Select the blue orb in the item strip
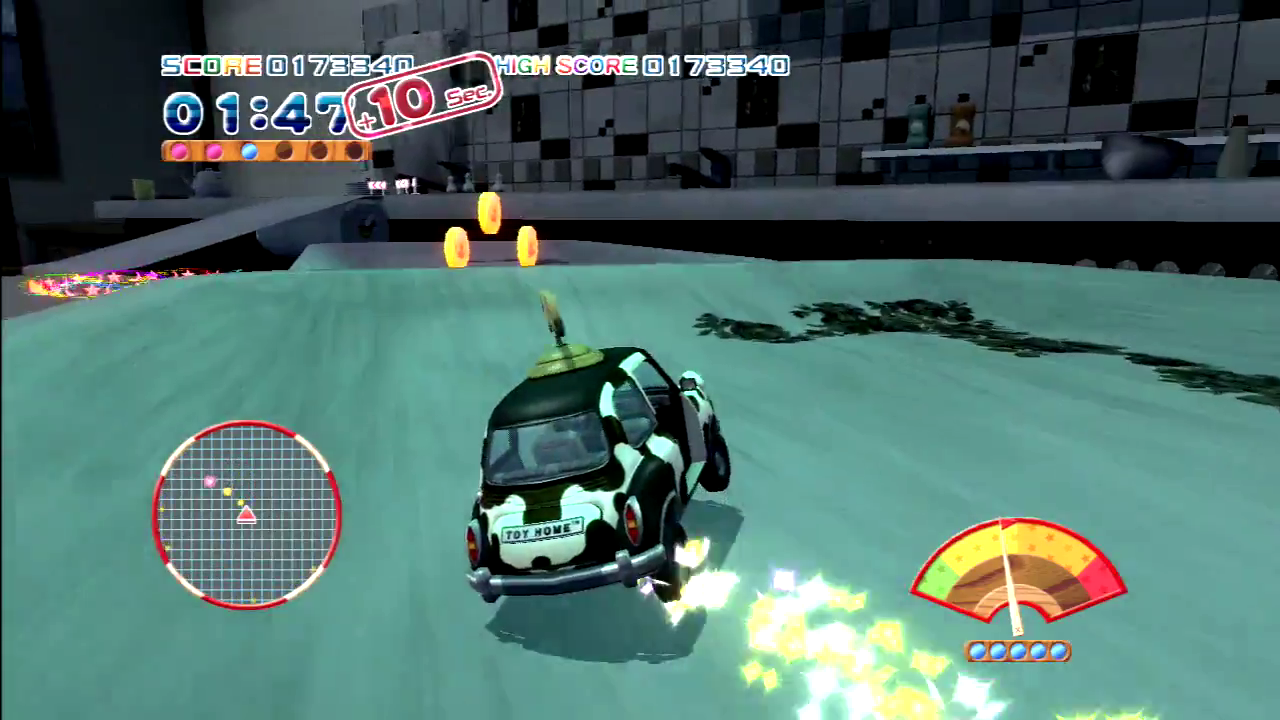The image size is (1280, 720). (250, 150)
